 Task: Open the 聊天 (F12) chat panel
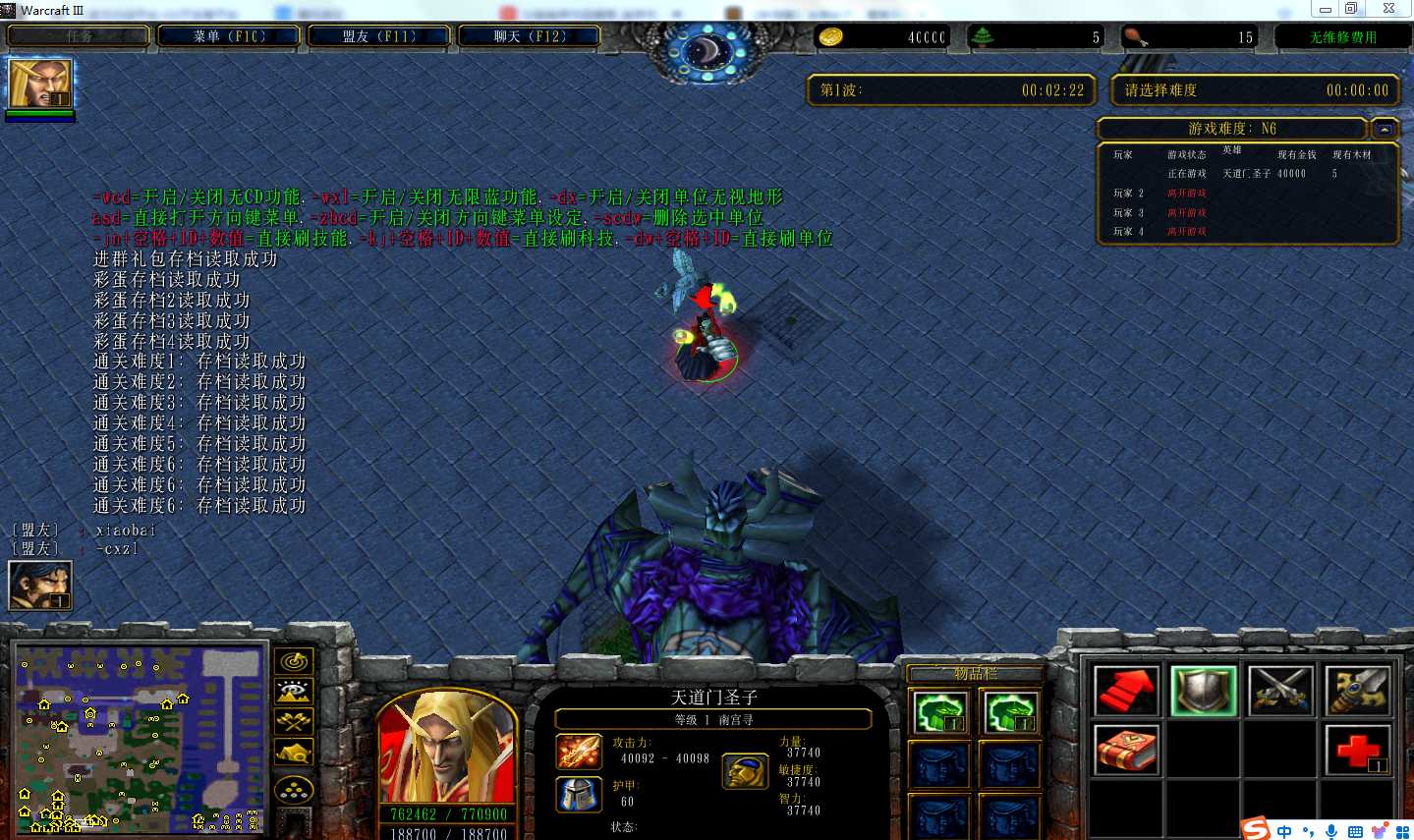529,34
